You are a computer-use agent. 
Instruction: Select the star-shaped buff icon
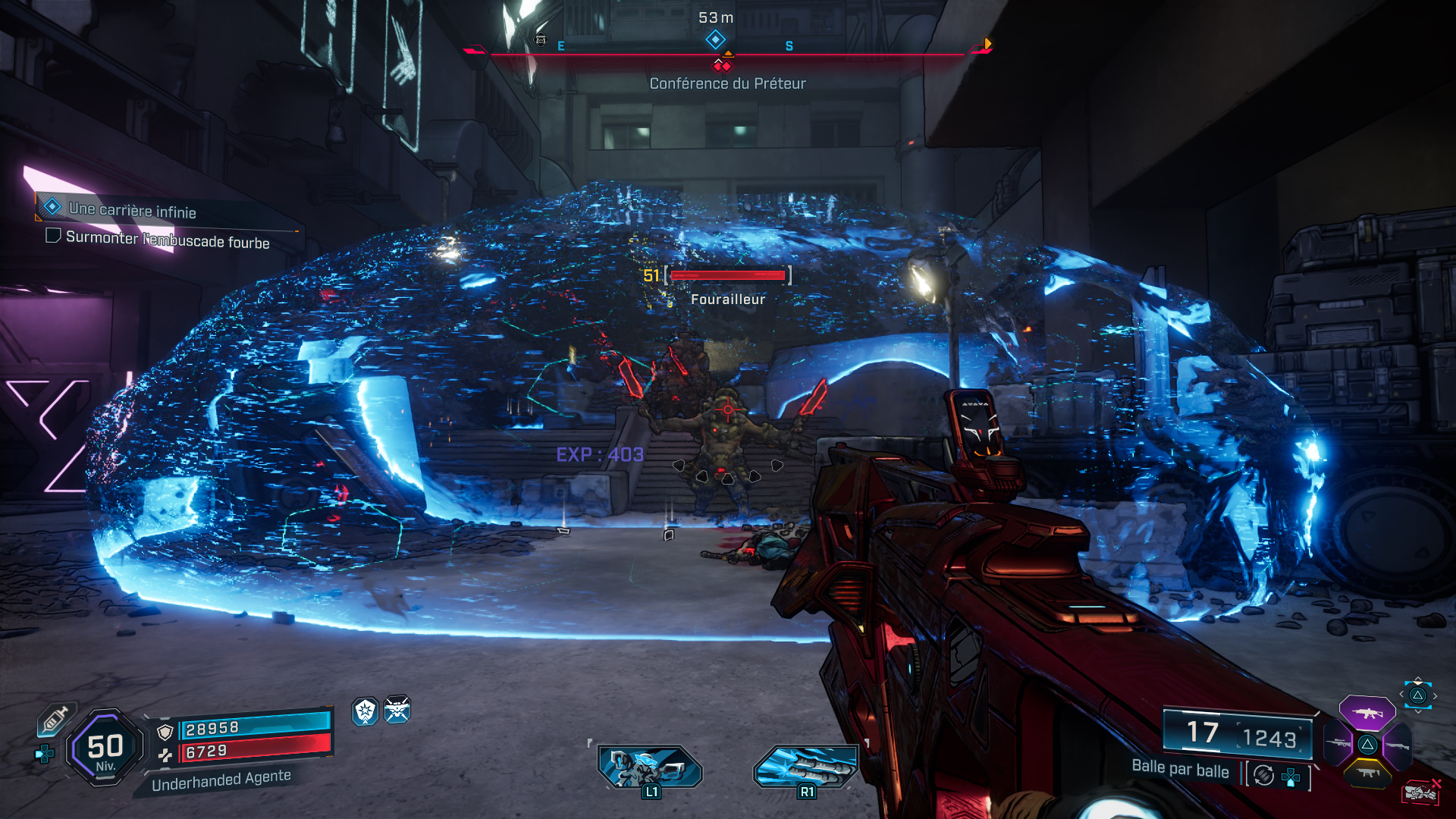(364, 711)
